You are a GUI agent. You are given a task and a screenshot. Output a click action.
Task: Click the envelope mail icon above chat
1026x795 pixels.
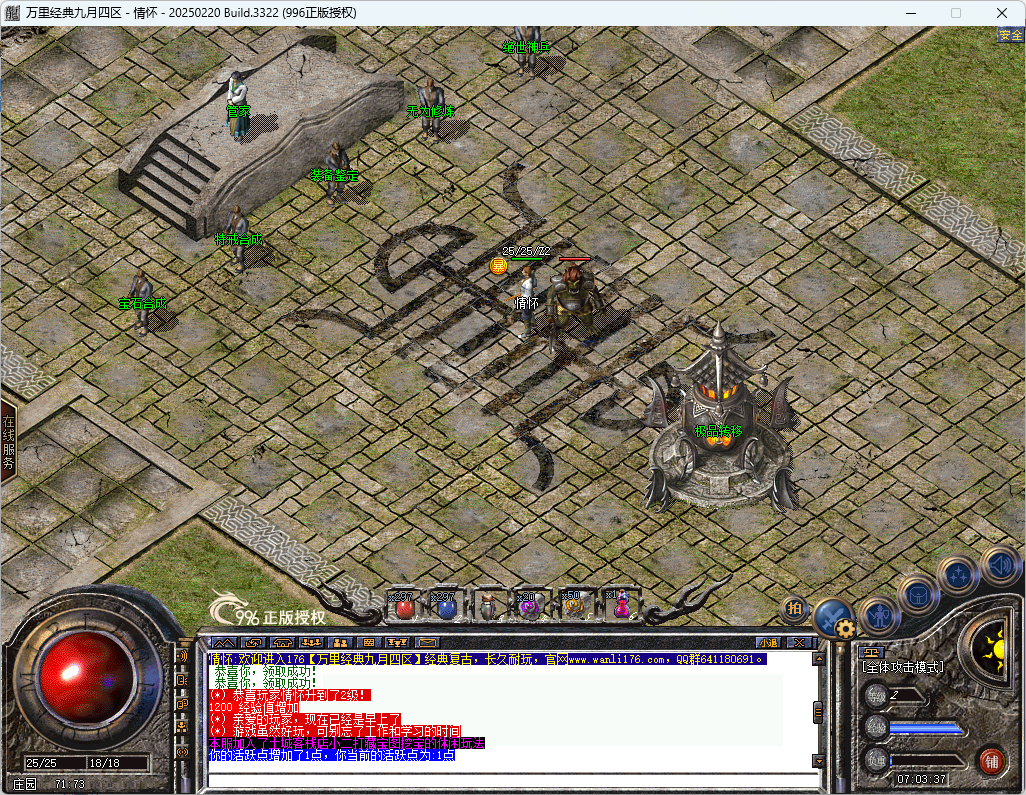427,643
